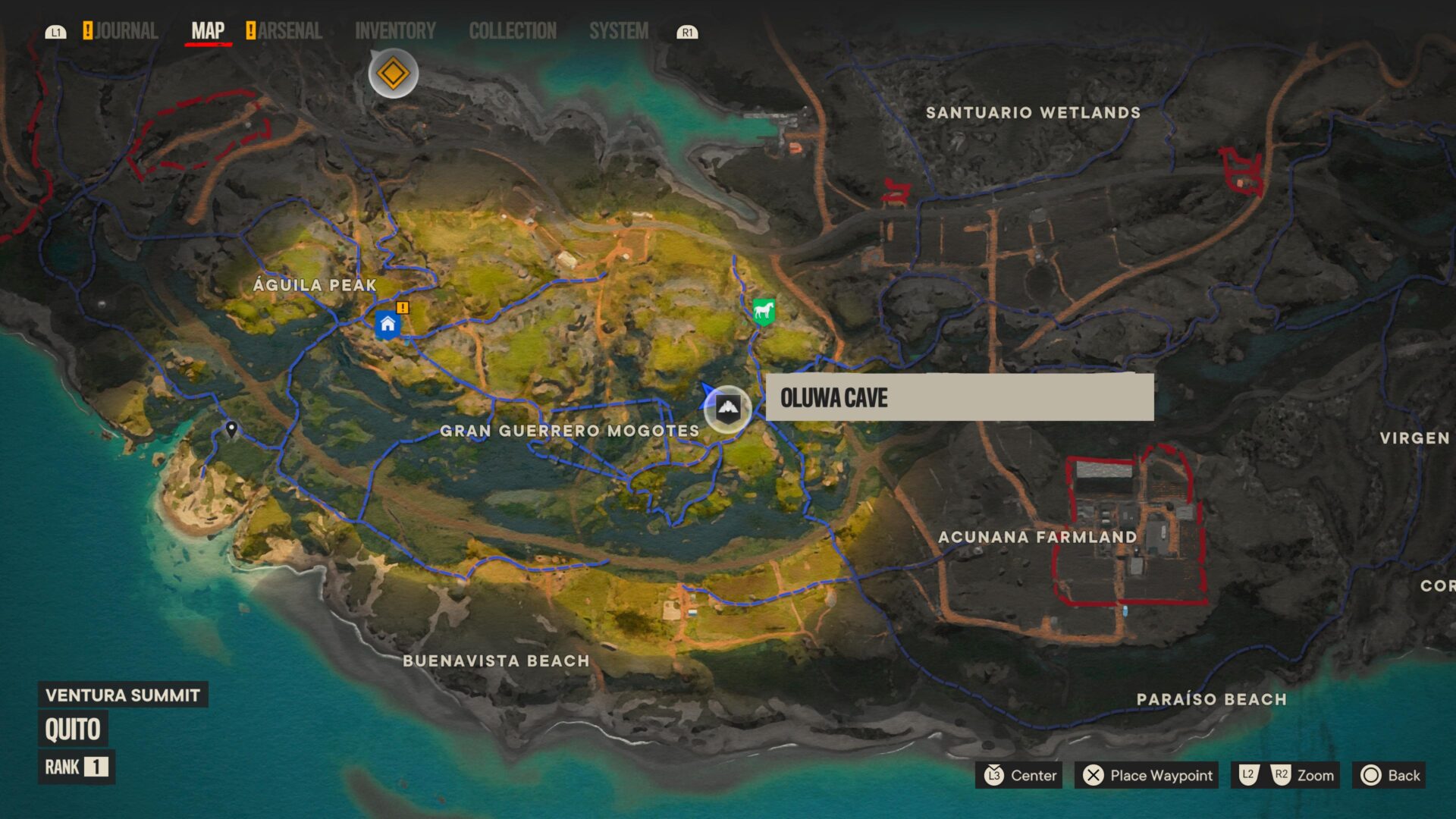Click the orange exclamation alert beside the home icon
The image size is (1456, 819).
coord(403,309)
